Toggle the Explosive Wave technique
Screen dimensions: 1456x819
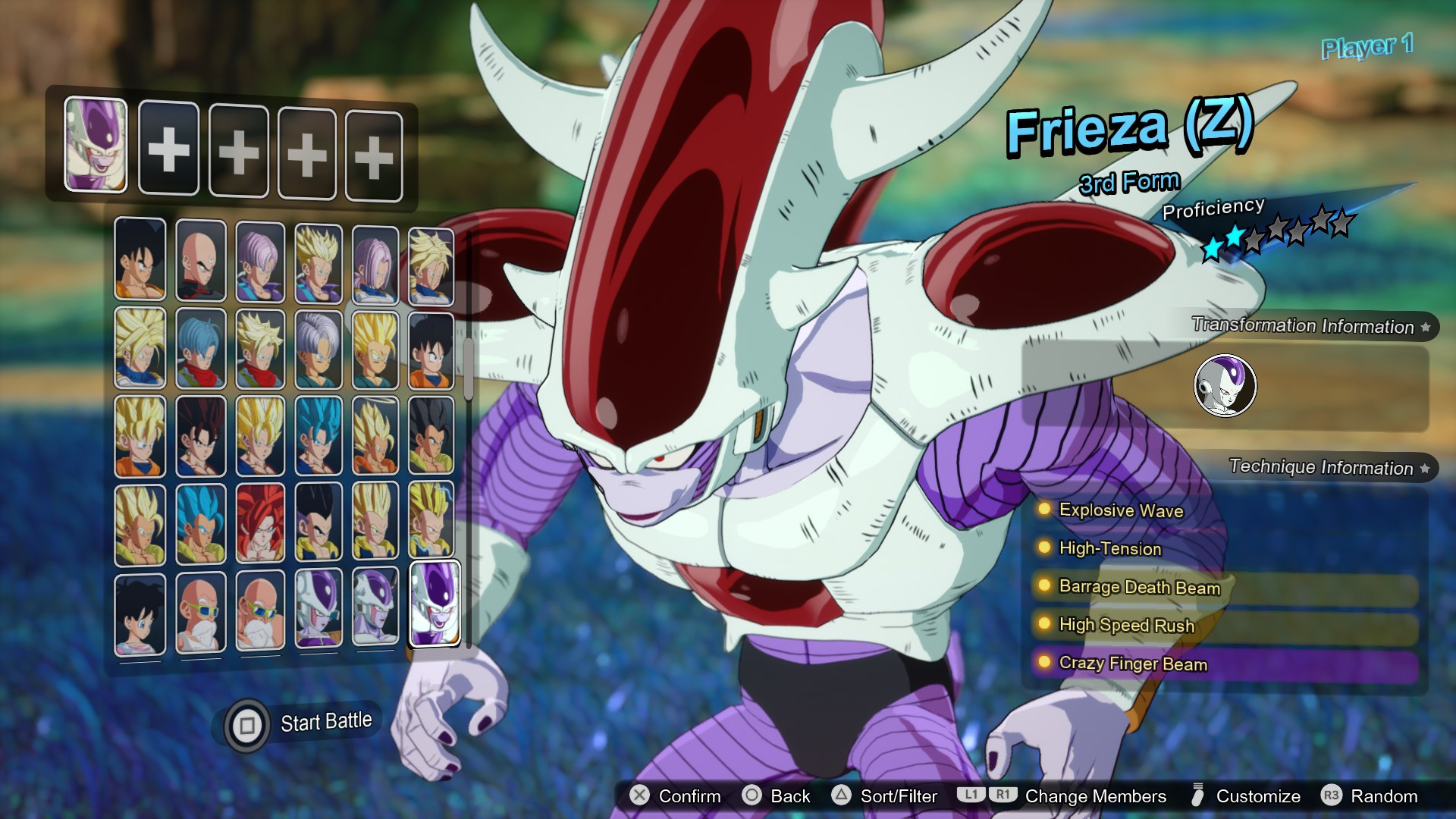(x=1122, y=510)
